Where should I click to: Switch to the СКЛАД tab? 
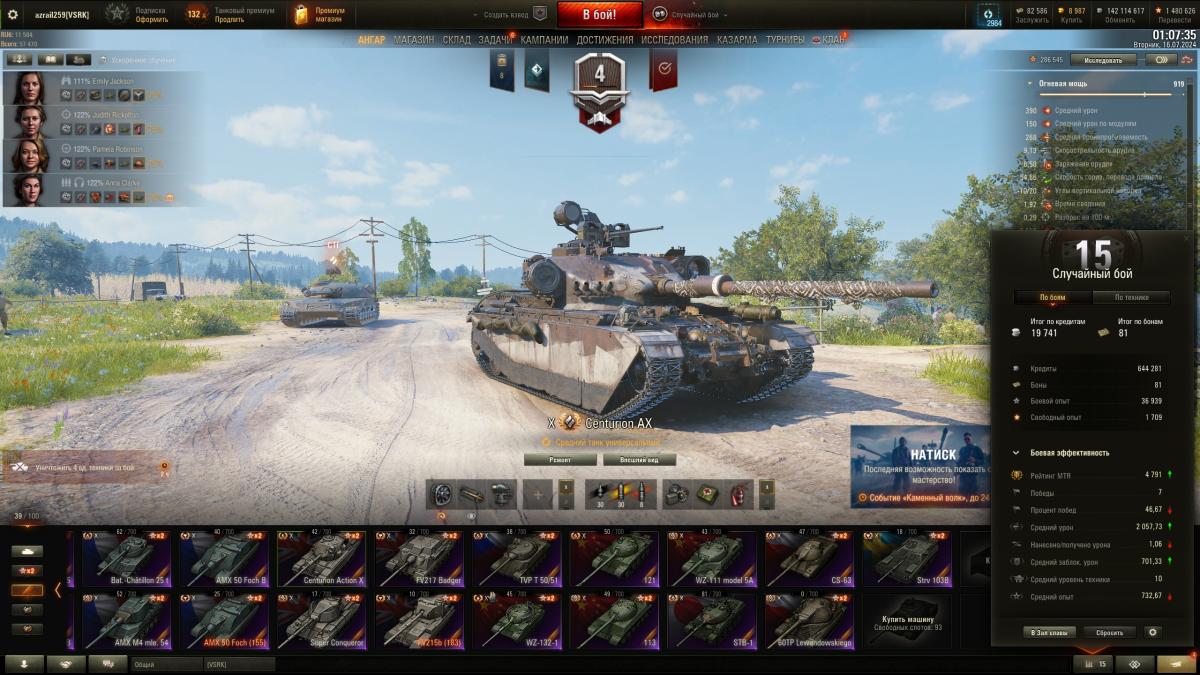(456, 40)
